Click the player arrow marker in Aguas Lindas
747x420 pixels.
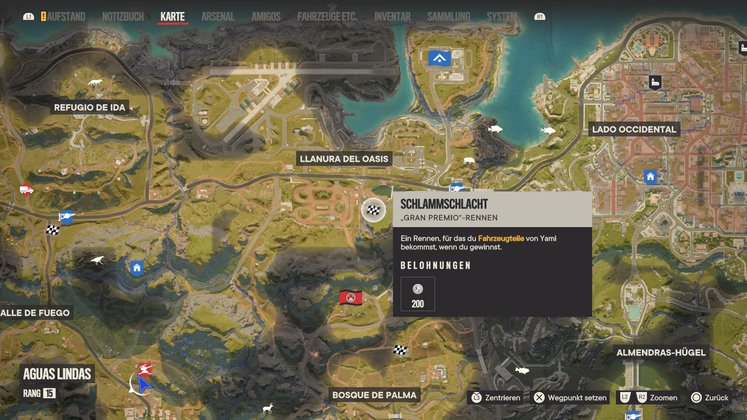(145, 382)
